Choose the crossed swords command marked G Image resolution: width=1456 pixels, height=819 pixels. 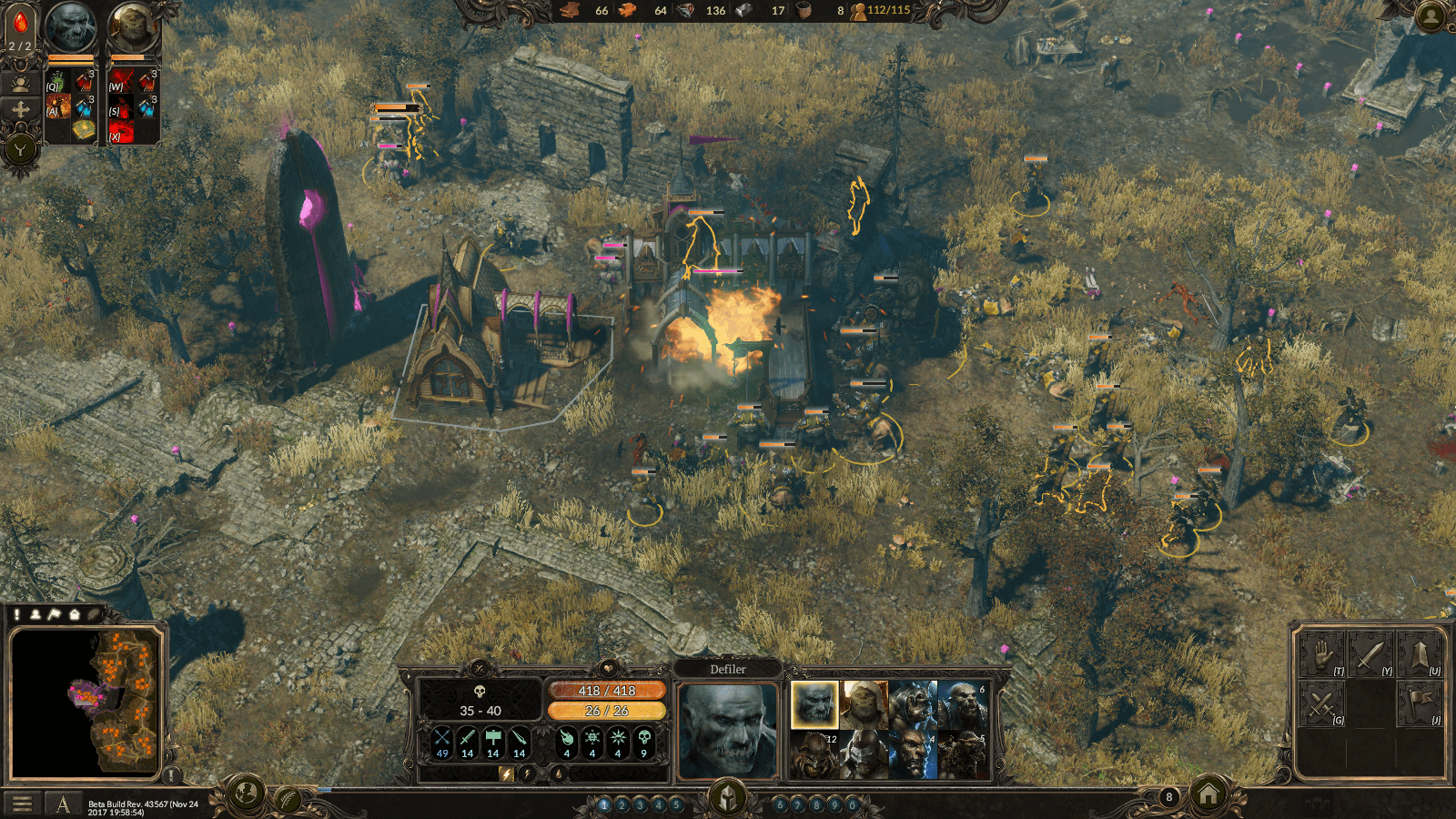(1321, 703)
